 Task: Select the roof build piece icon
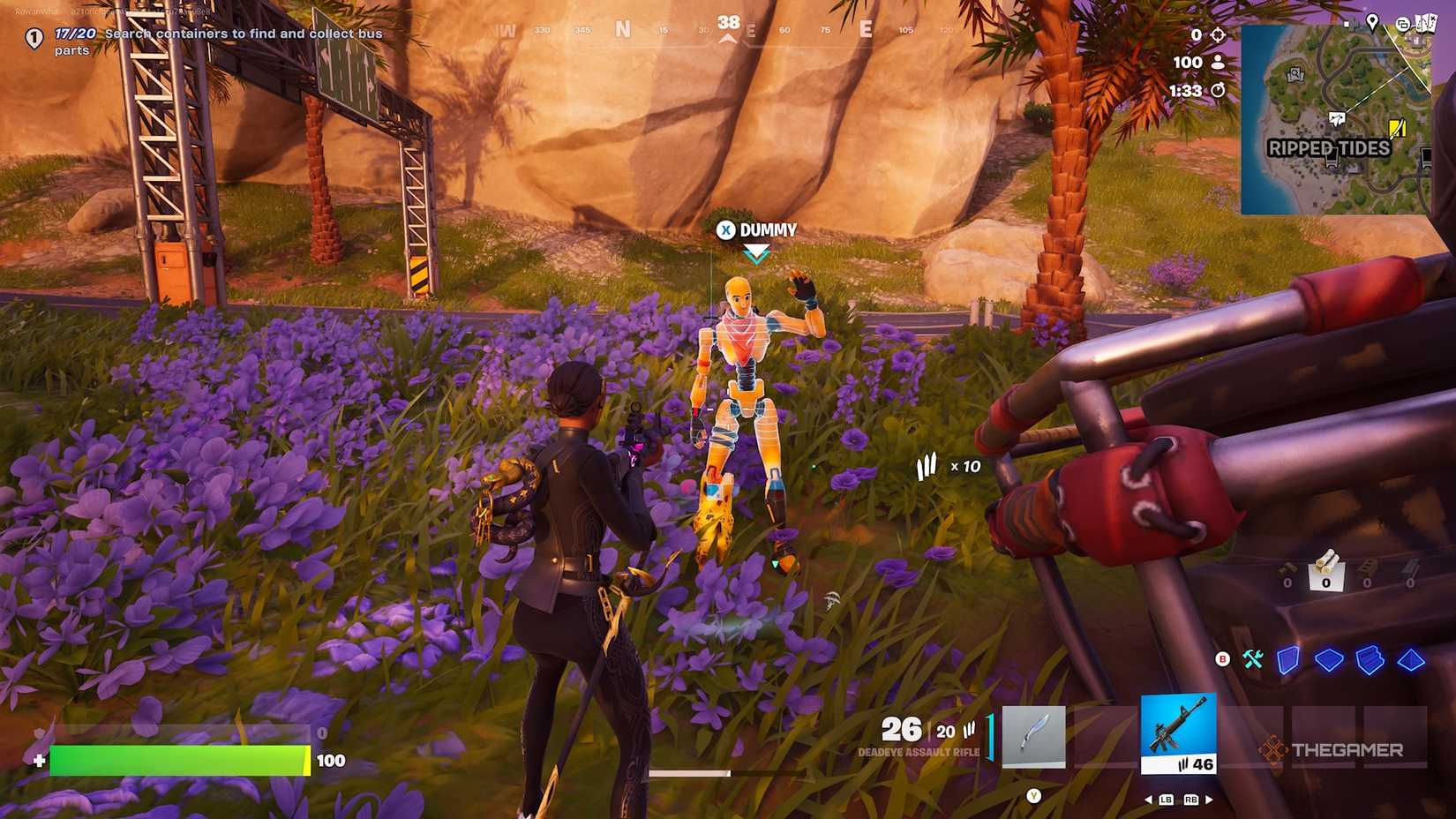click(1410, 661)
